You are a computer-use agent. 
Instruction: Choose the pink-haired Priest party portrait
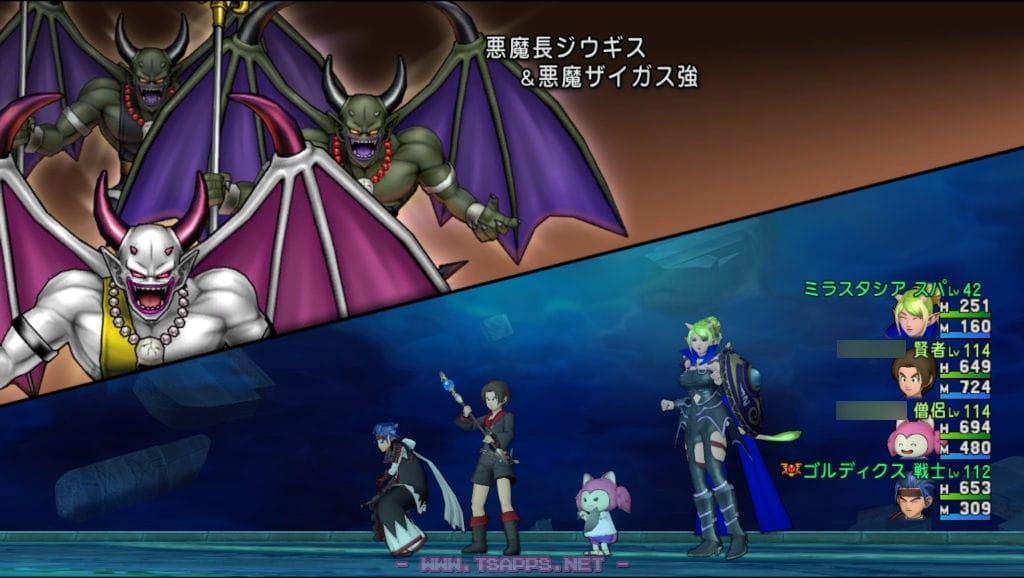(911, 438)
